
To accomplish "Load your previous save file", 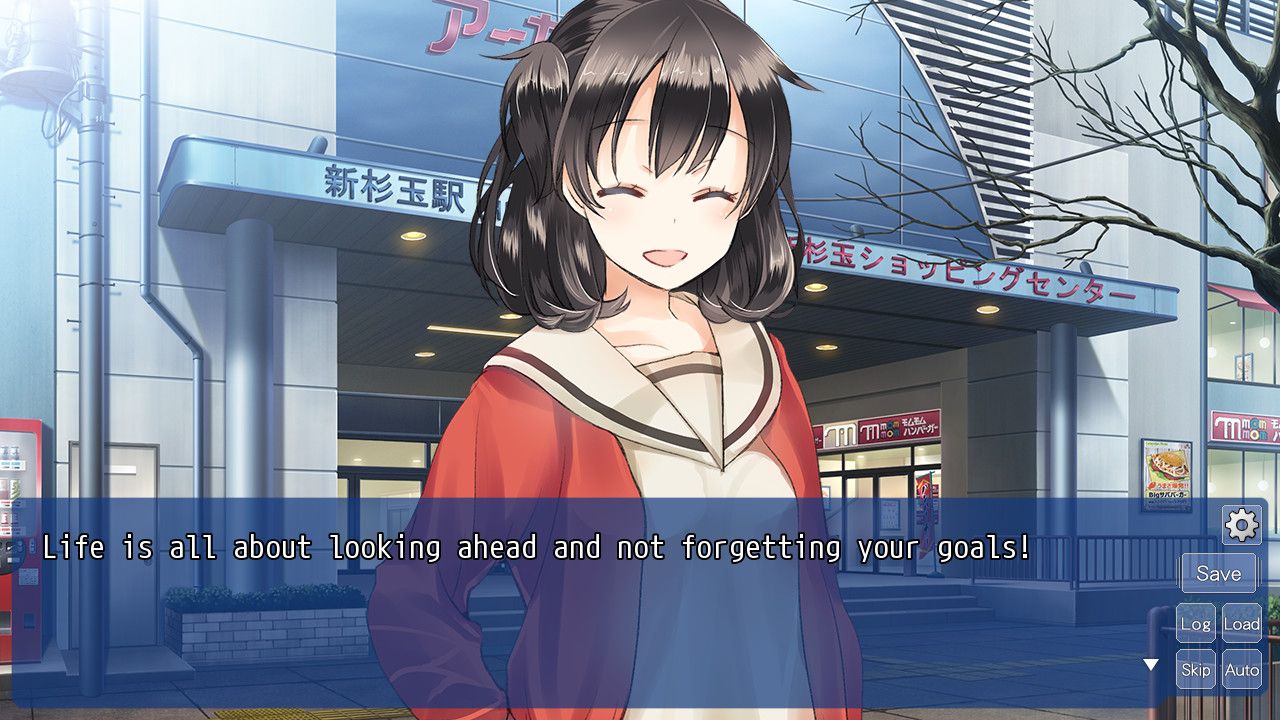I will point(1243,622).
